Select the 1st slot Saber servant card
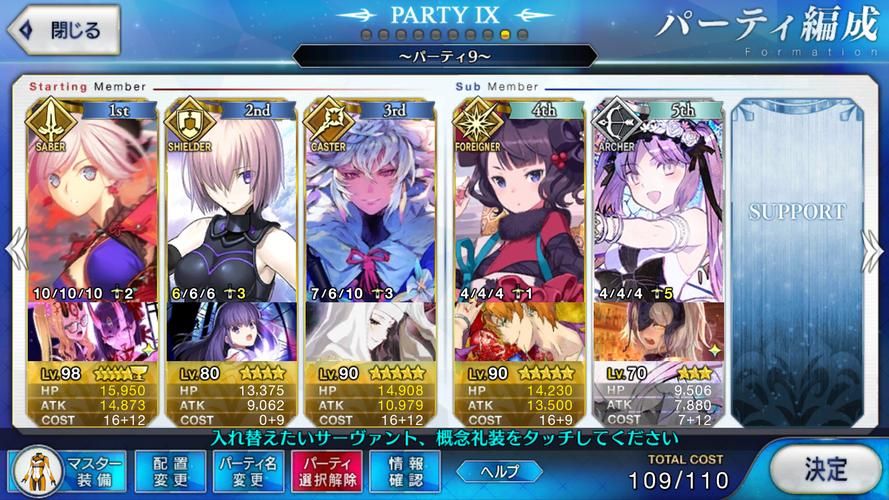Viewport: 889px width, 500px height. [91, 200]
